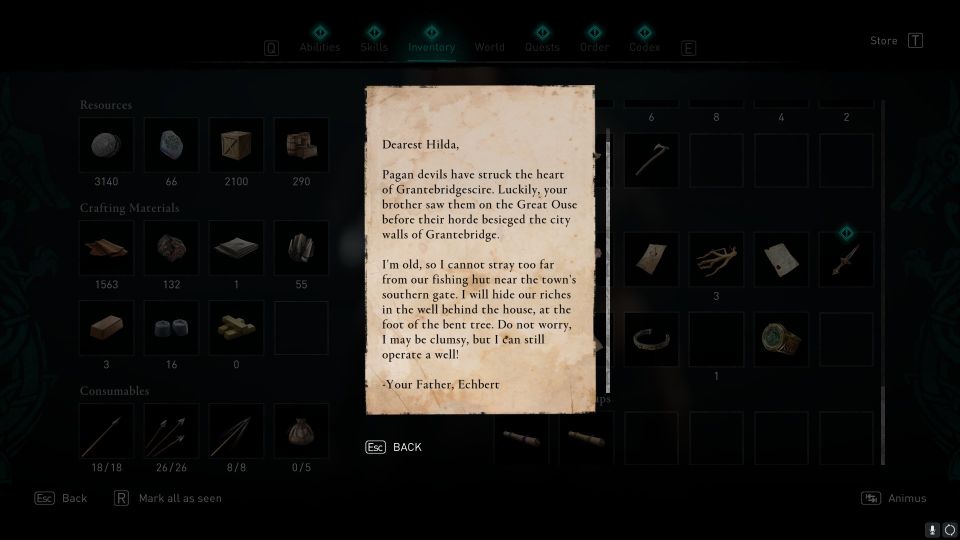
Task: Select the antler item with quantity 3
Action: [x=716, y=260]
